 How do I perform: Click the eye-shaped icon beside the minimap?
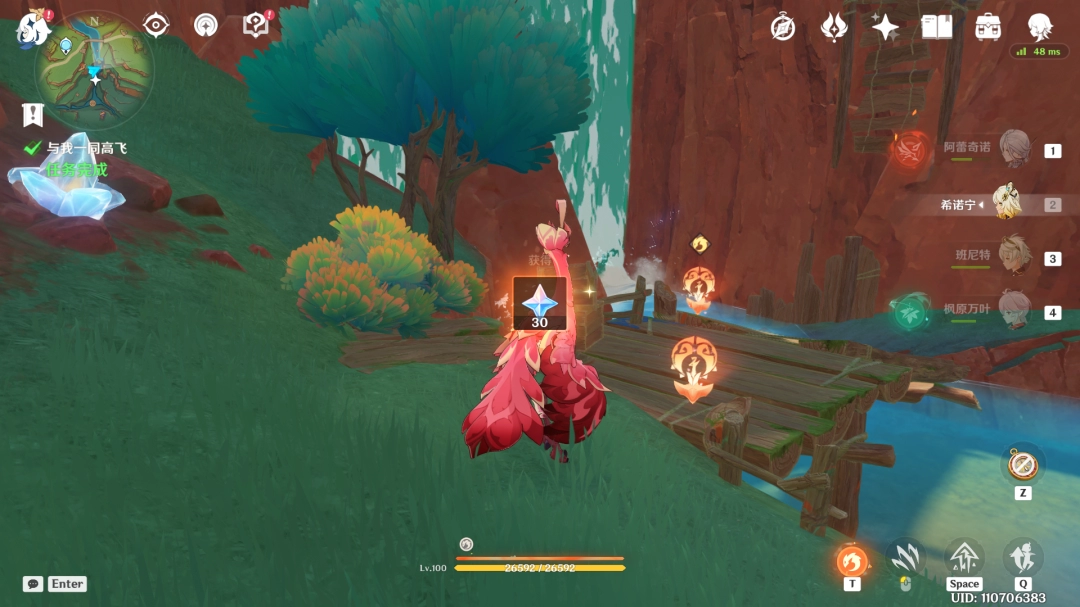point(156,25)
